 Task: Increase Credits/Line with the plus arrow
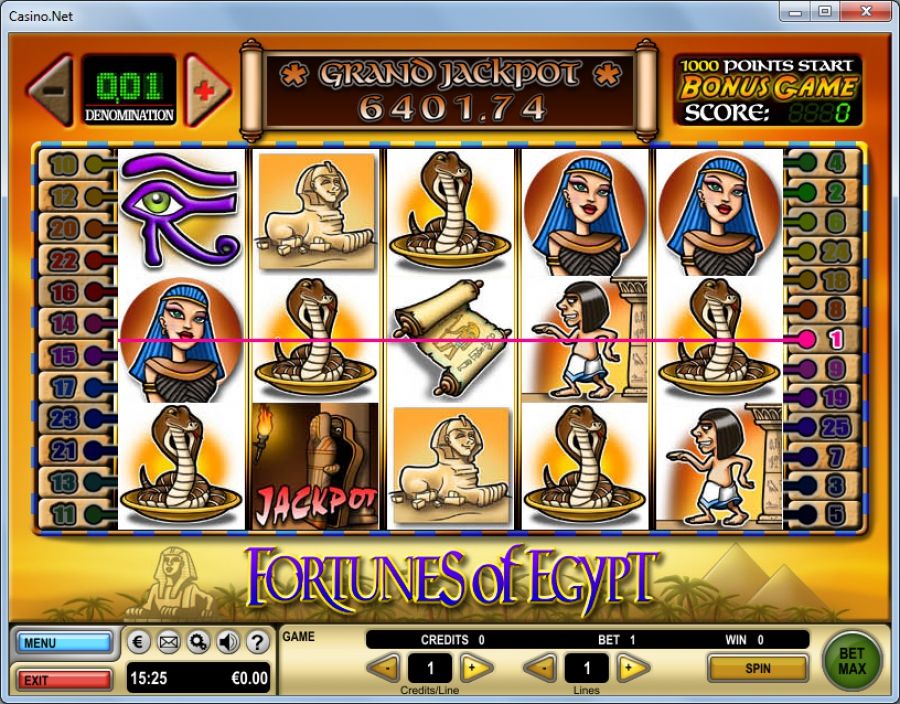(x=475, y=668)
